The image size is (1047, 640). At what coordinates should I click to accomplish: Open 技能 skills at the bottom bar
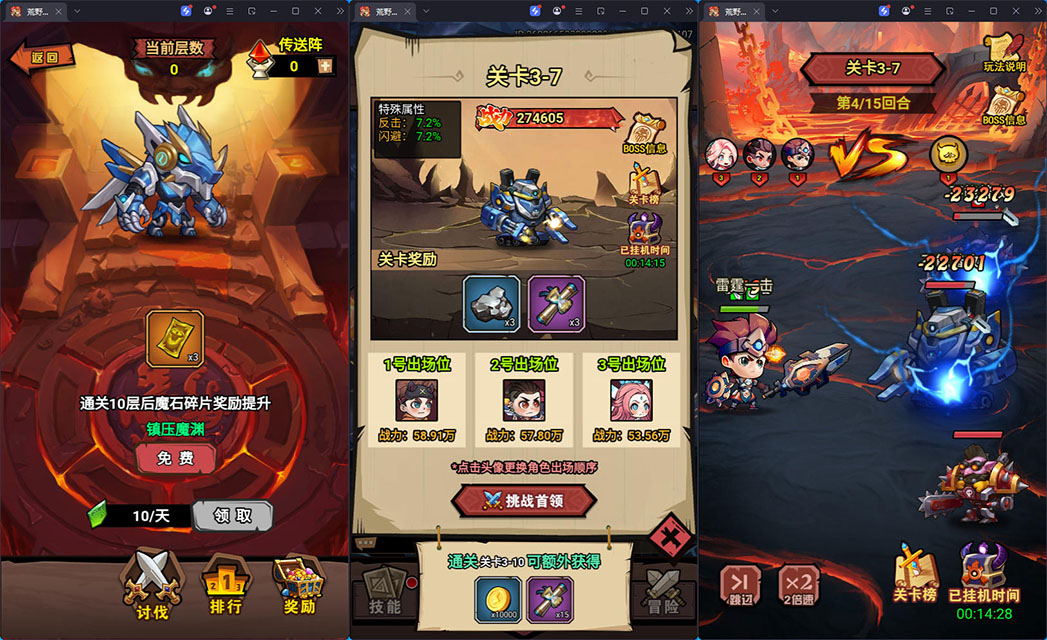[384, 590]
